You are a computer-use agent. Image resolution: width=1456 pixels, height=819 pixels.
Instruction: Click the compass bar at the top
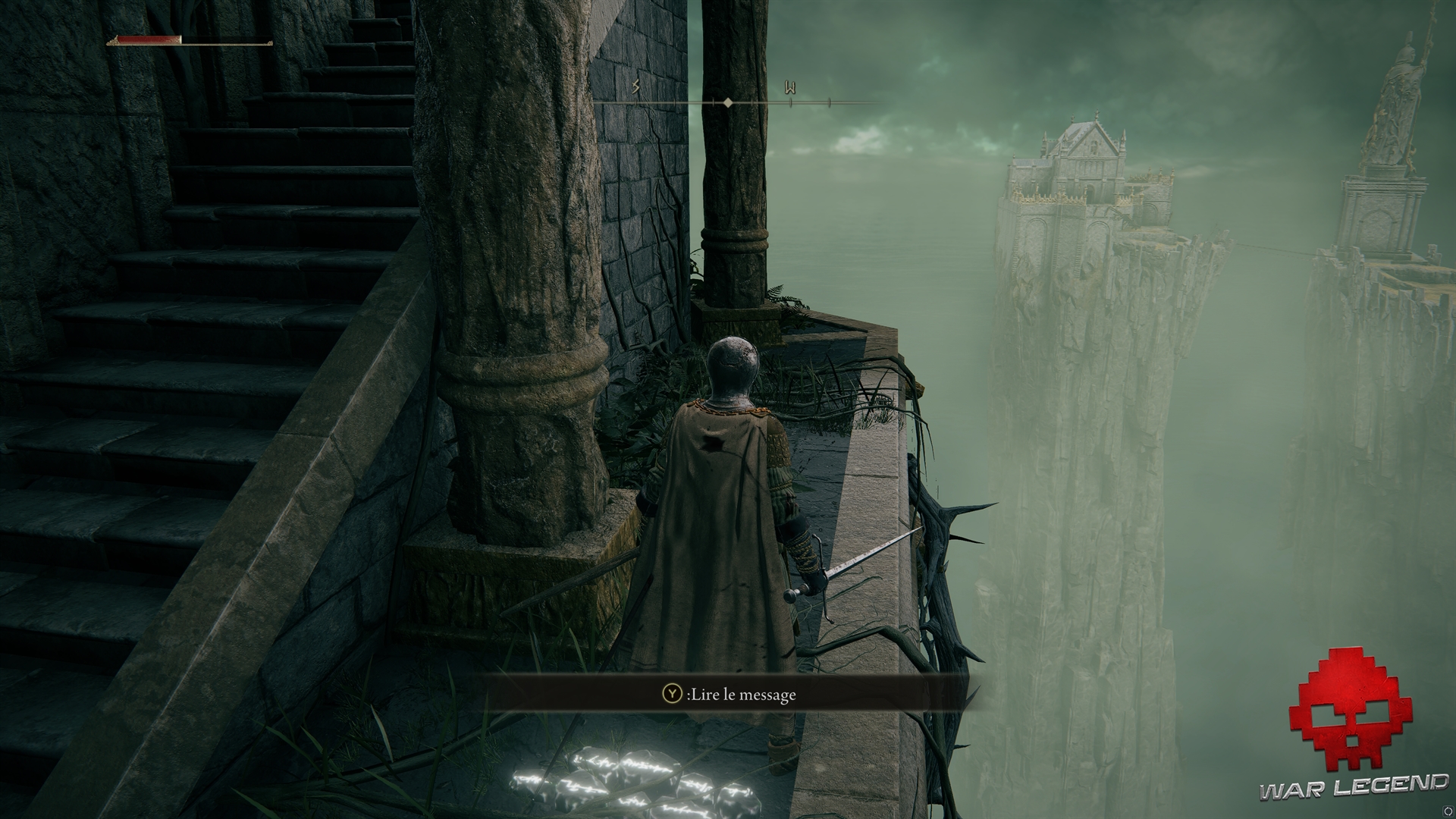coord(728,101)
